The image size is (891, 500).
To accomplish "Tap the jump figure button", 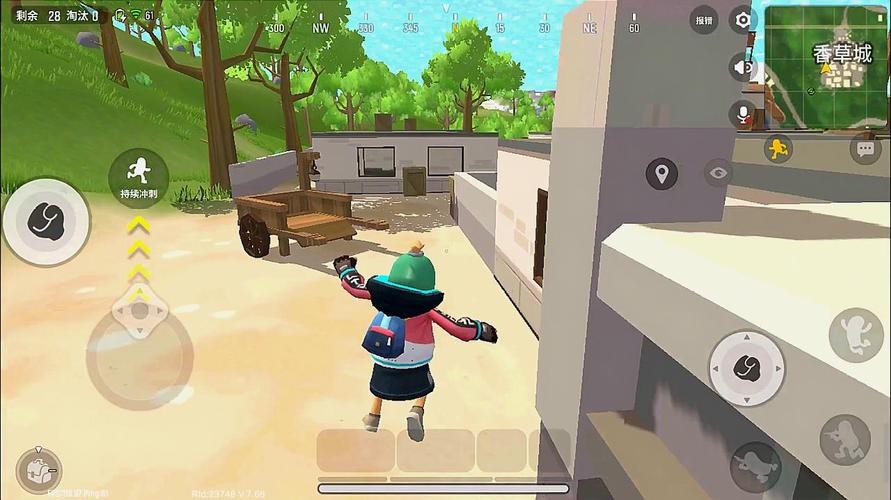I will 855,335.
